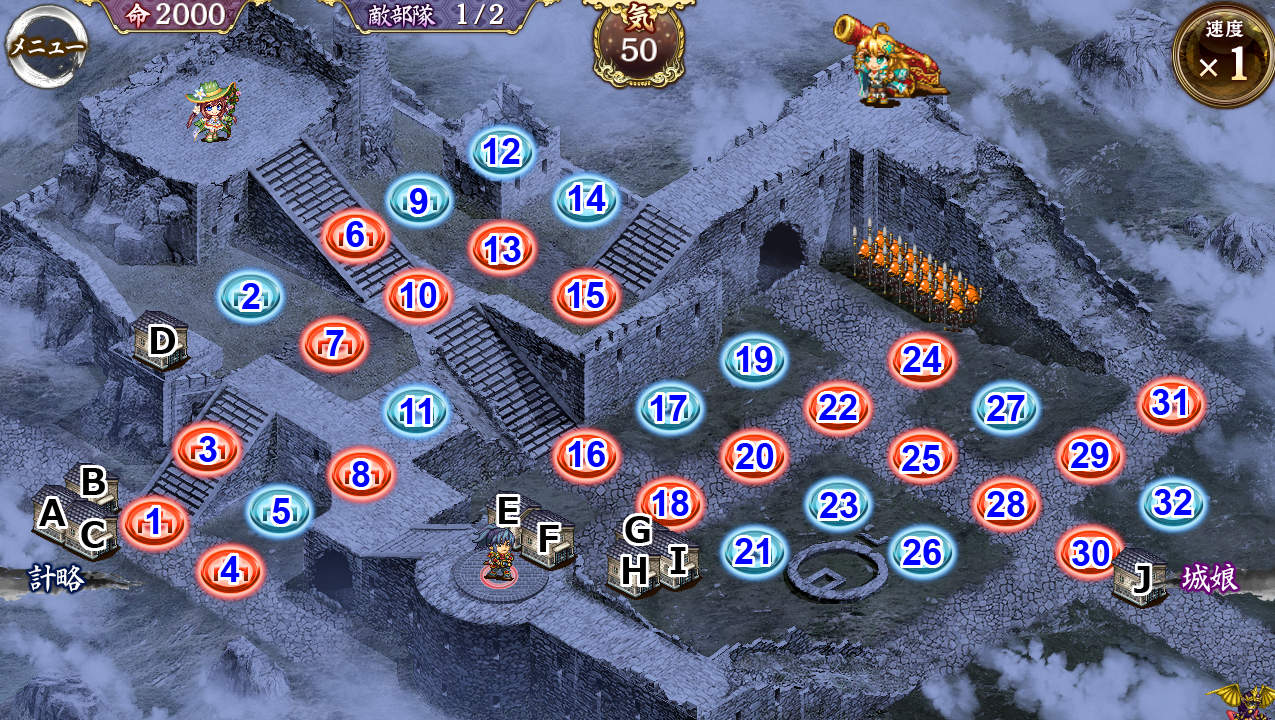Pick blue placement tile number 19
Image resolution: width=1275 pixels, height=720 pixels.
(754, 360)
